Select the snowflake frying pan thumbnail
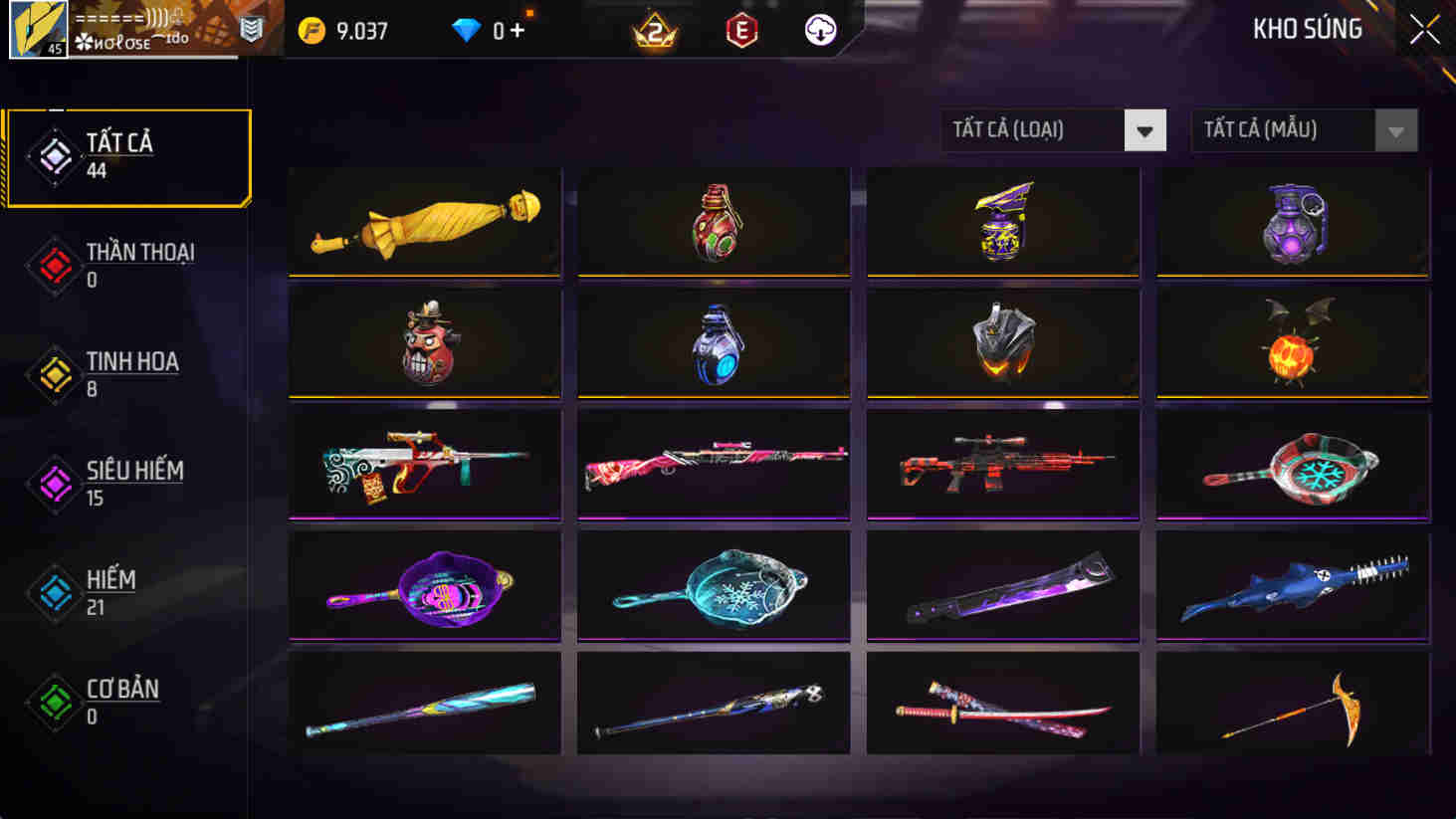The height and width of the screenshot is (819, 1456). pyautogui.click(x=713, y=586)
